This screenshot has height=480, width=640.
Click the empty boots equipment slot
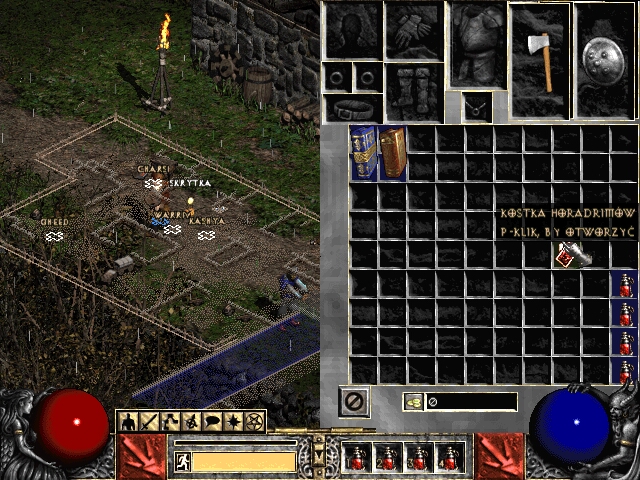(x=414, y=92)
